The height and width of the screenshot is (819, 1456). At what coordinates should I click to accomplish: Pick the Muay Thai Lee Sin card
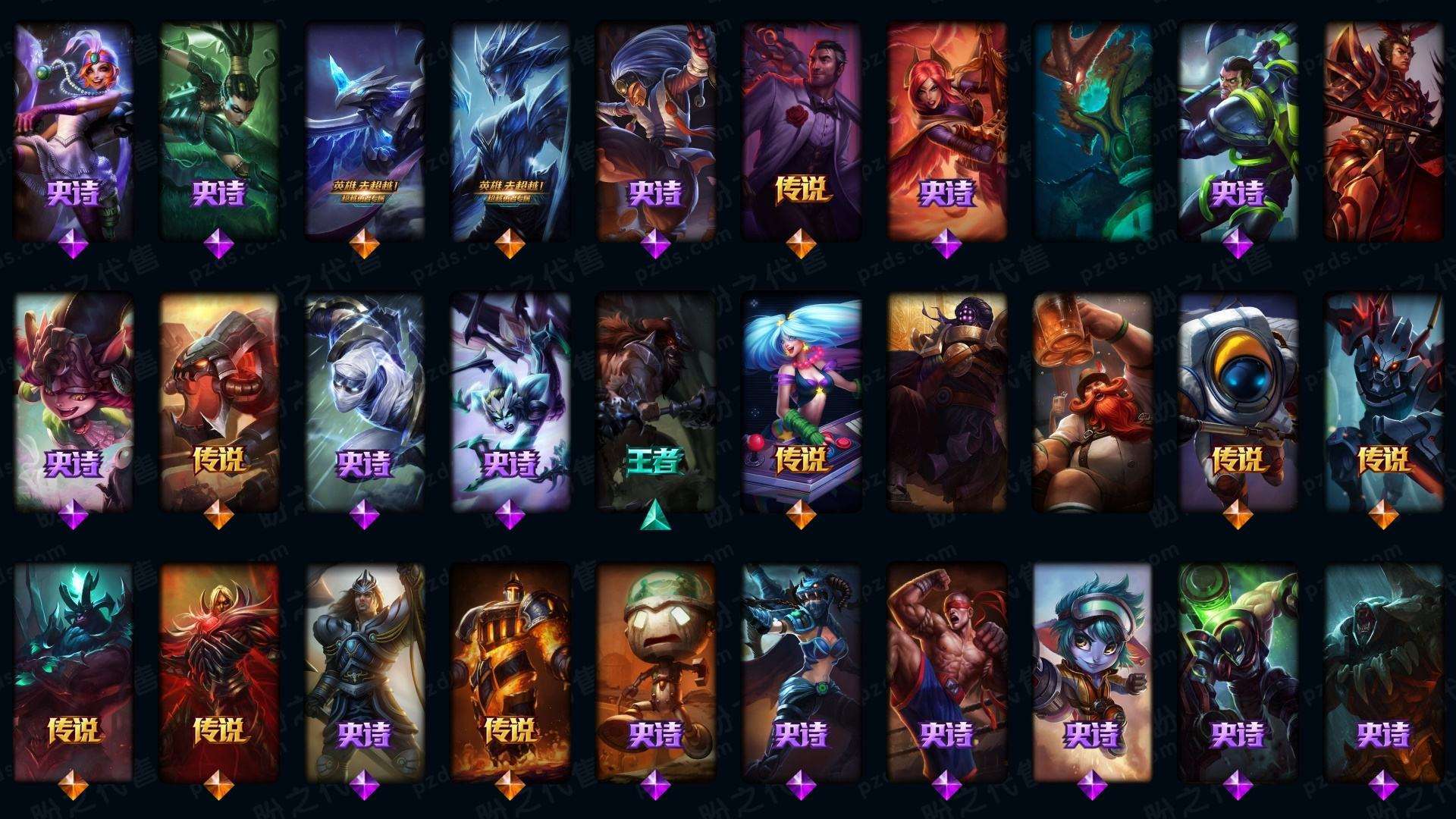coord(946,671)
